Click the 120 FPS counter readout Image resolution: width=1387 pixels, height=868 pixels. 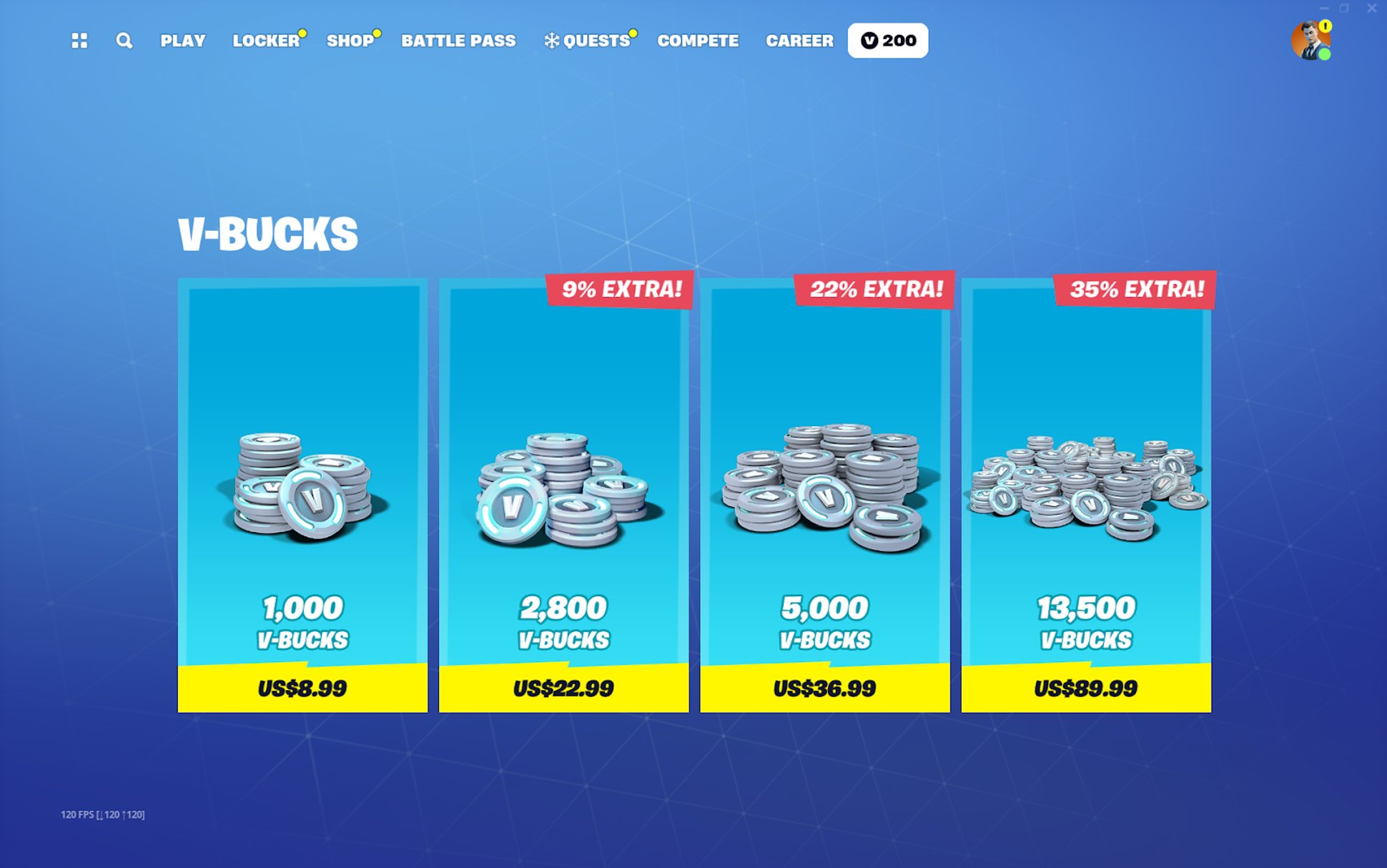(x=102, y=814)
